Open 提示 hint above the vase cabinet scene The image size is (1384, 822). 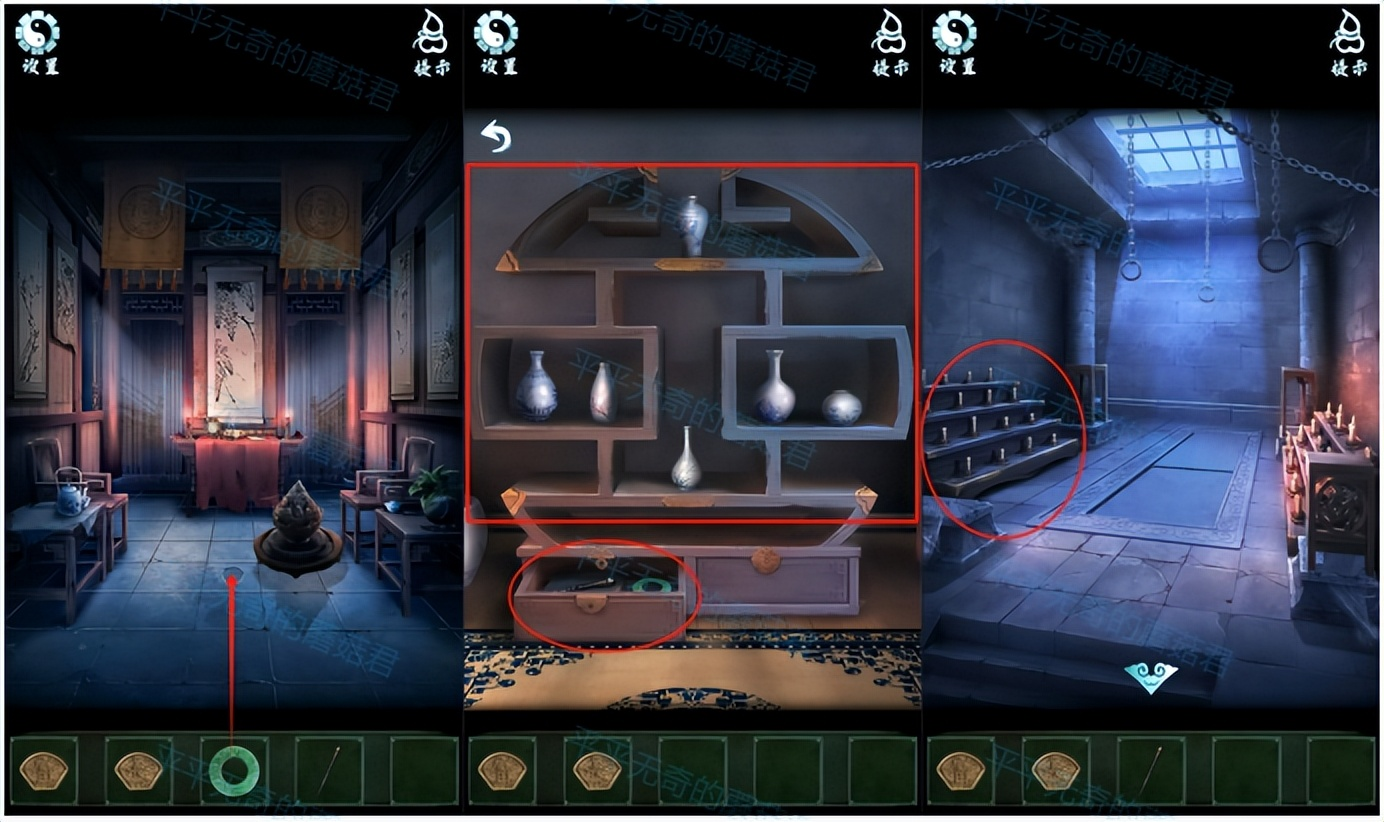[889, 42]
